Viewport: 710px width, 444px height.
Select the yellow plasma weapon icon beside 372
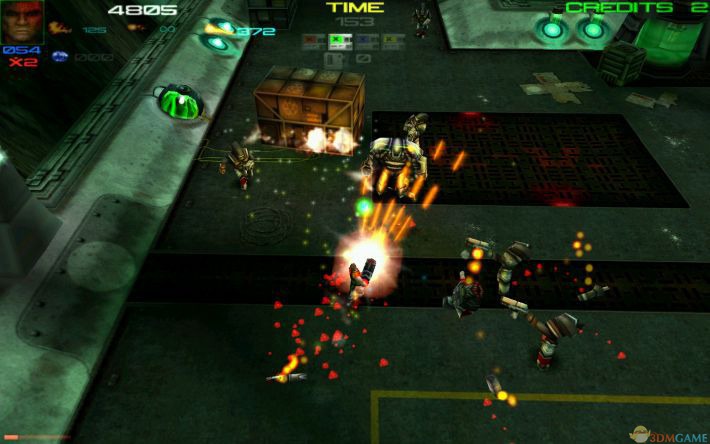pyautogui.click(x=216, y=30)
